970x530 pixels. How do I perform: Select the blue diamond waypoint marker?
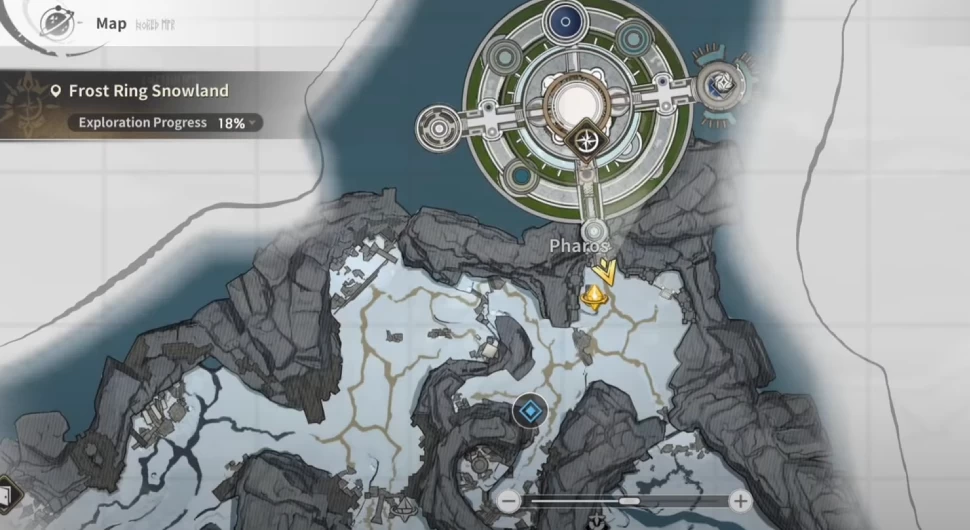coord(529,409)
